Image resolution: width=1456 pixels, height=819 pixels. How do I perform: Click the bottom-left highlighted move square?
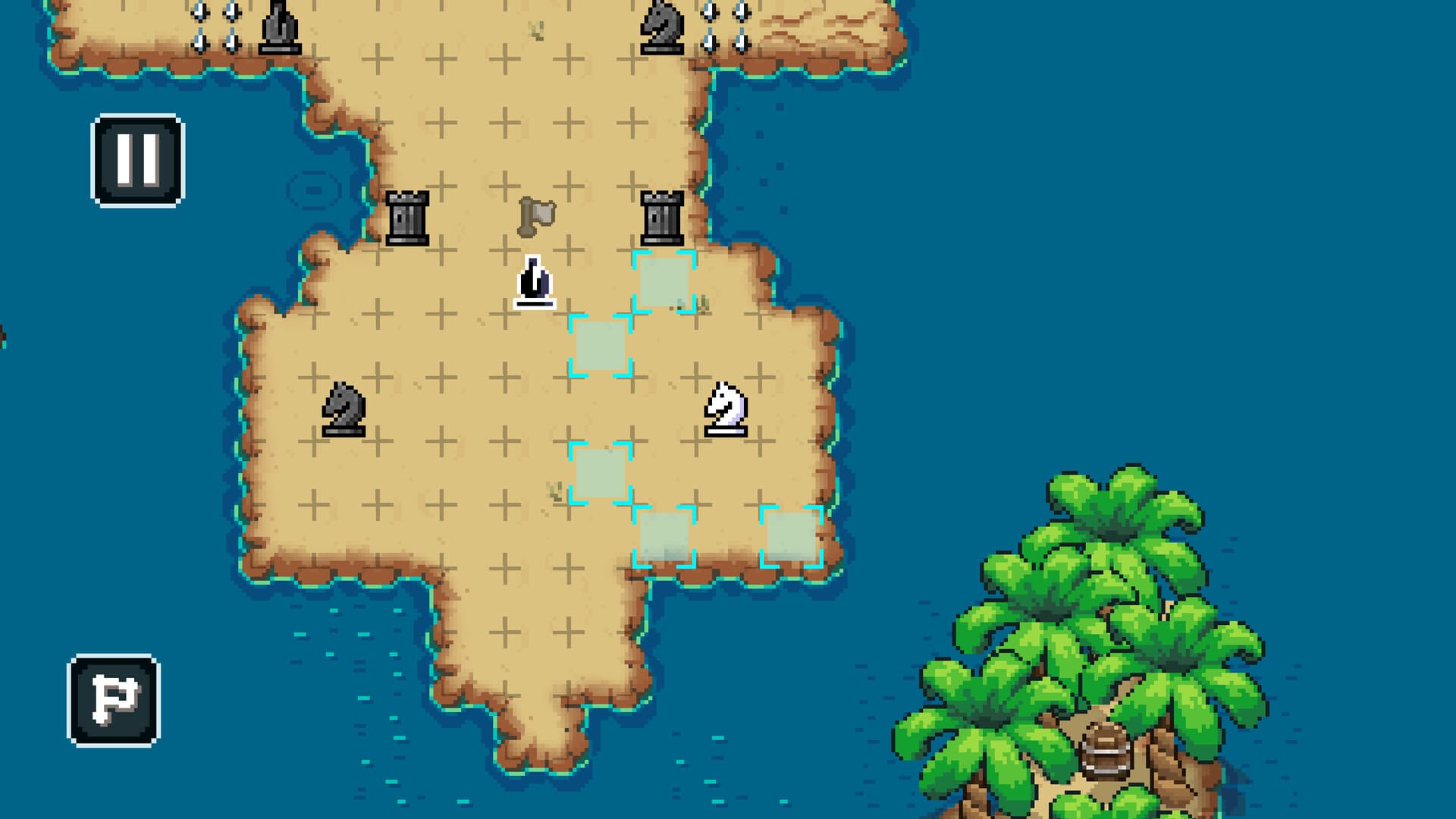(x=662, y=536)
